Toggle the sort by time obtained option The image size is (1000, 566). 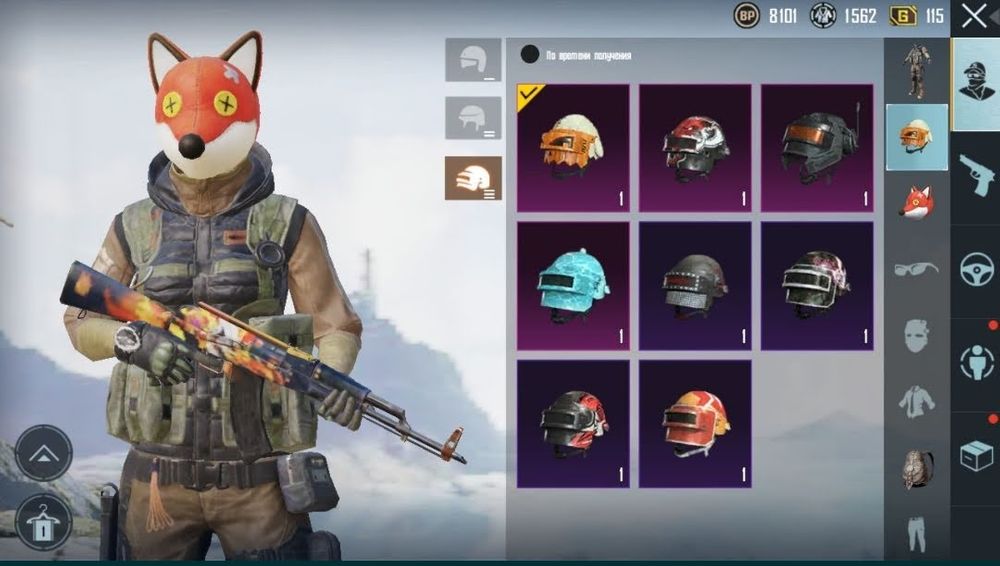click(x=530, y=55)
